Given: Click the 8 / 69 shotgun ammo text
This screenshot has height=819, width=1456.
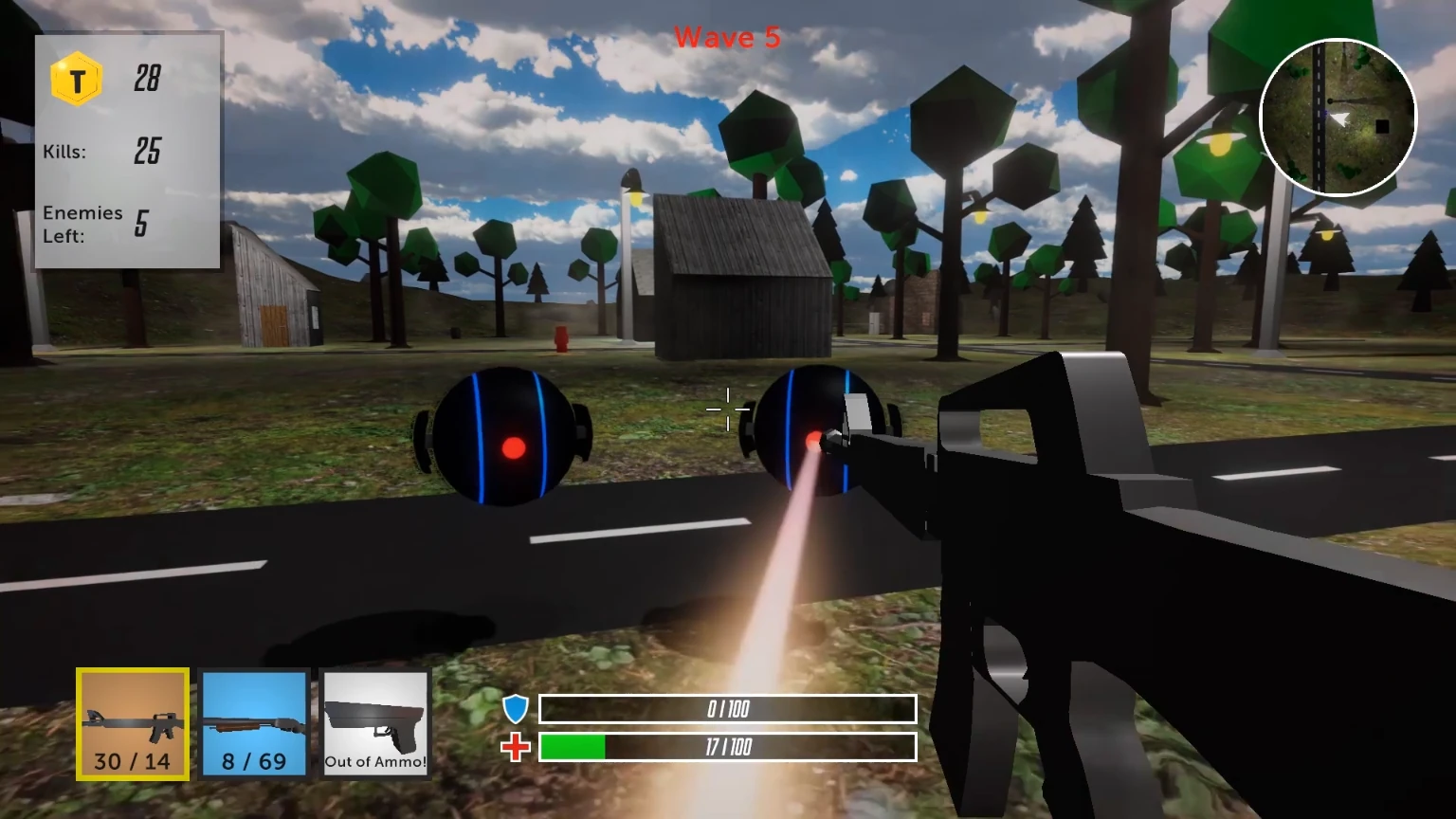Looking at the screenshot, I should [x=254, y=761].
